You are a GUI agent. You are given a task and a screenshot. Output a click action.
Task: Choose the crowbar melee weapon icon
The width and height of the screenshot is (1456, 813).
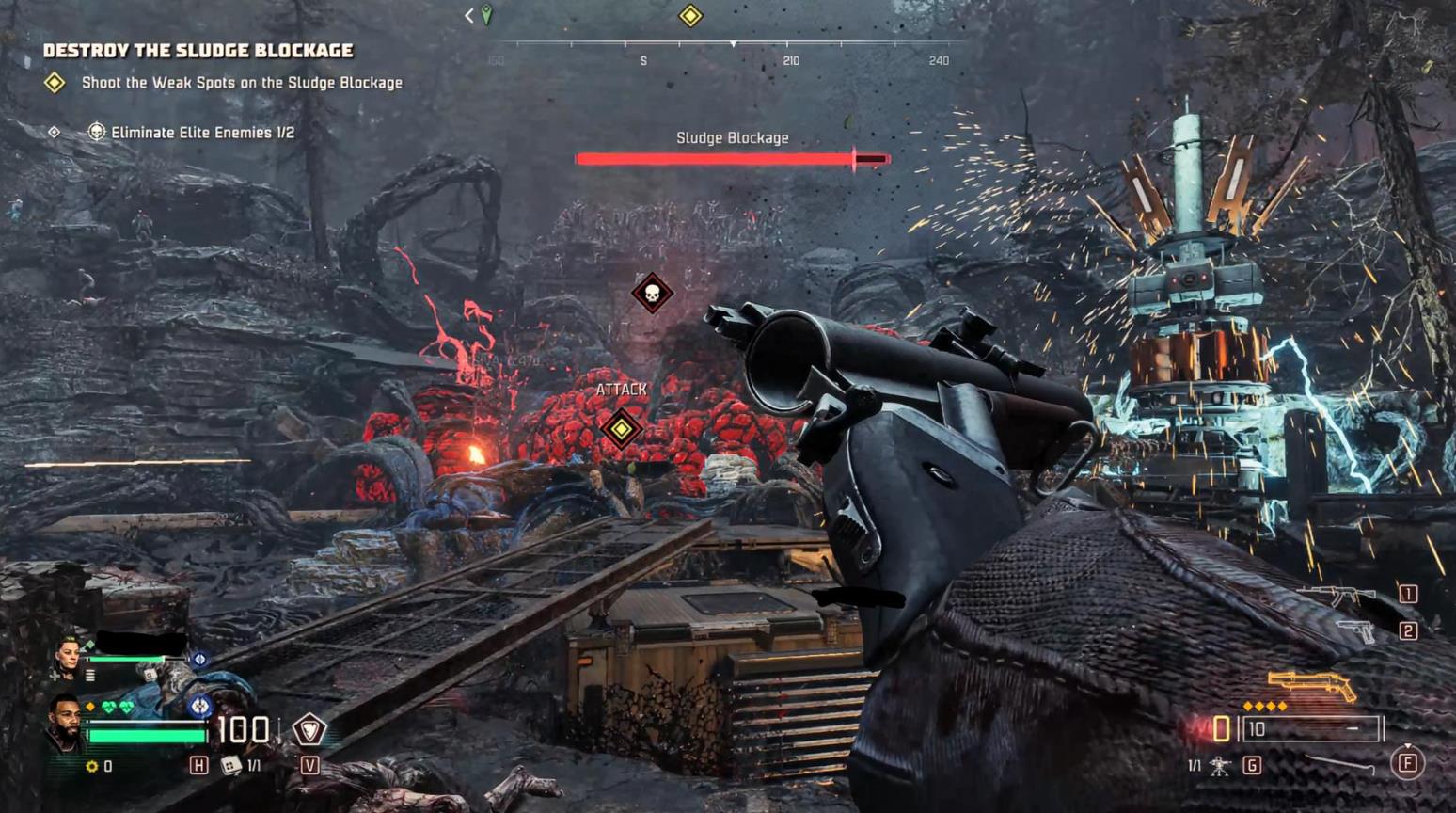(1338, 763)
